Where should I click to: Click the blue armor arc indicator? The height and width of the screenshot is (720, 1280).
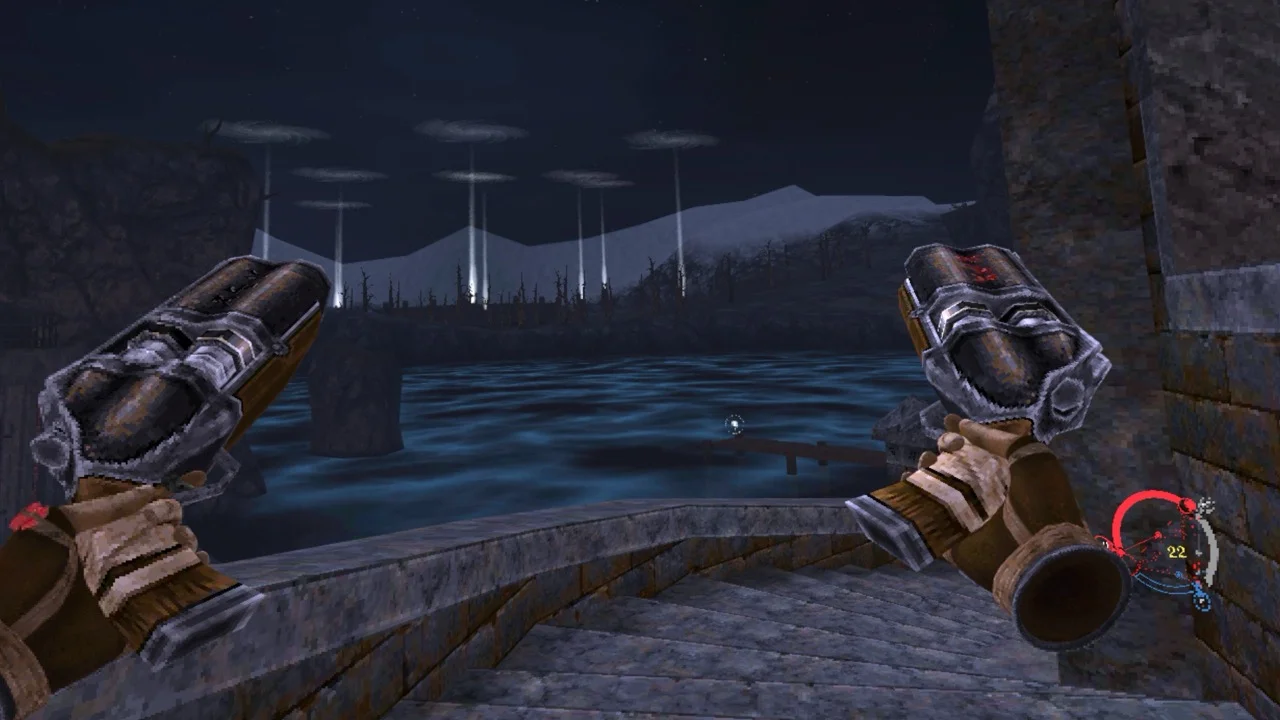click(x=1152, y=588)
